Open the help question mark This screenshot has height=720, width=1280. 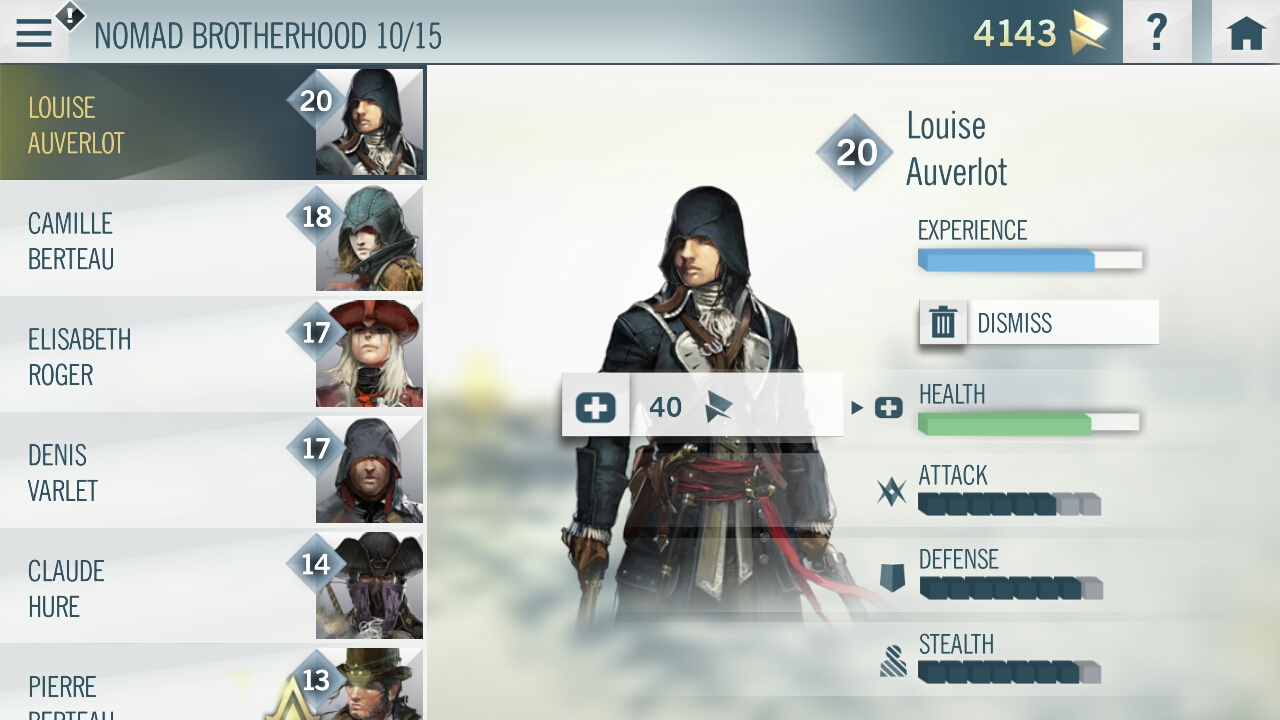[1157, 33]
